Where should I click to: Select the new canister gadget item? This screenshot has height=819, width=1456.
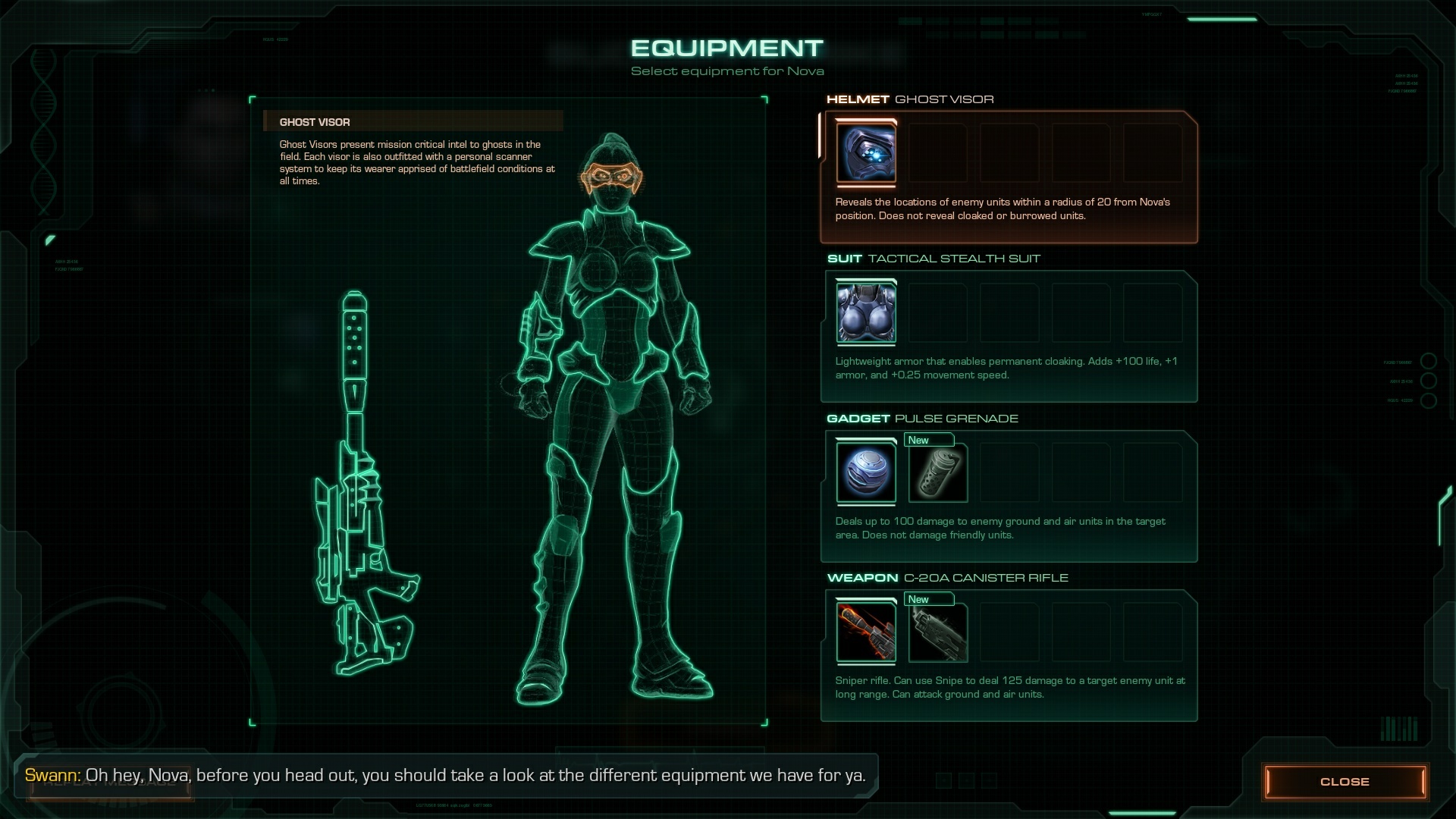pos(938,473)
